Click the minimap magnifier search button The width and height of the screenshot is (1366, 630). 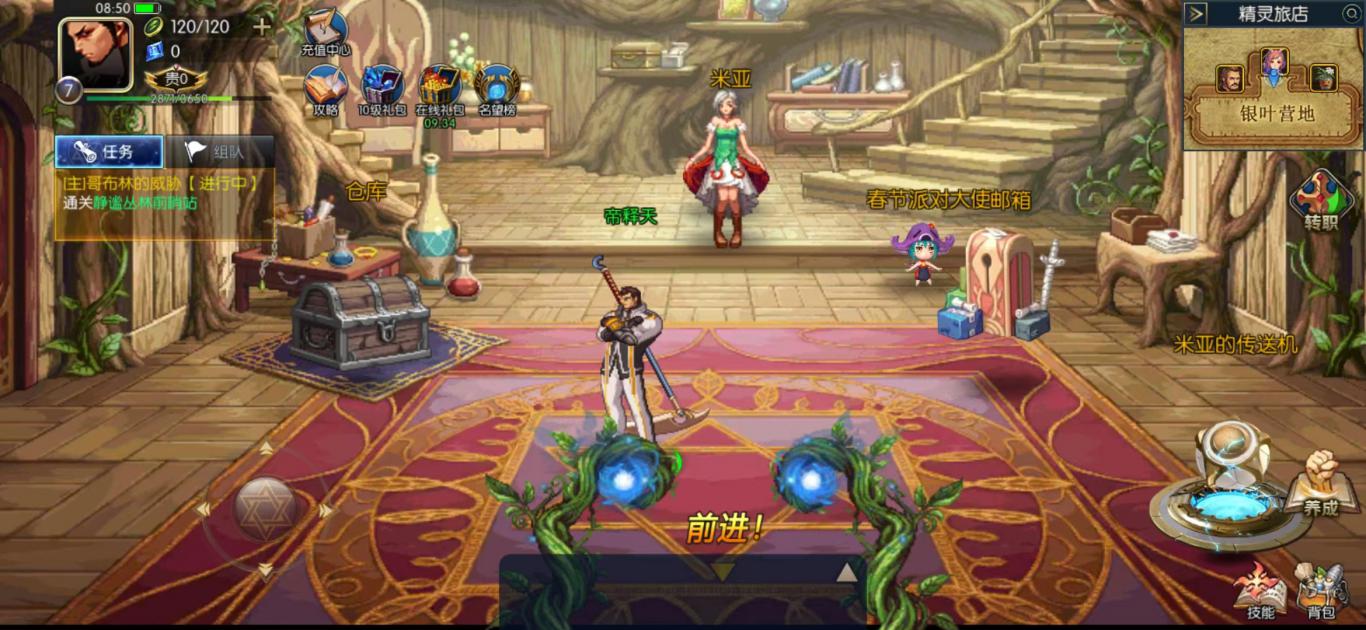1351,14
